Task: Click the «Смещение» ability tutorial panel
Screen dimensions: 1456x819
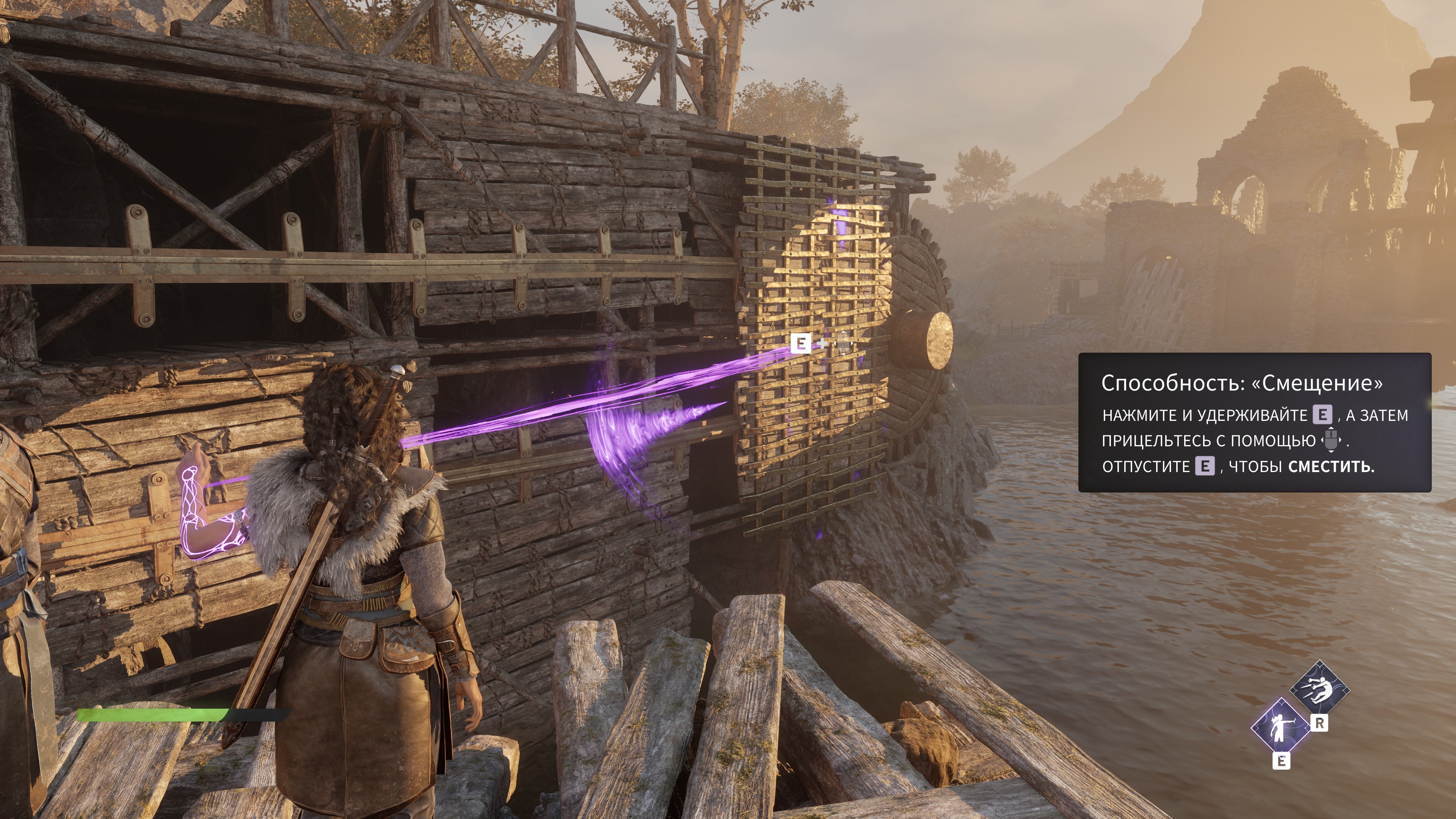Action: point(1254,422)
